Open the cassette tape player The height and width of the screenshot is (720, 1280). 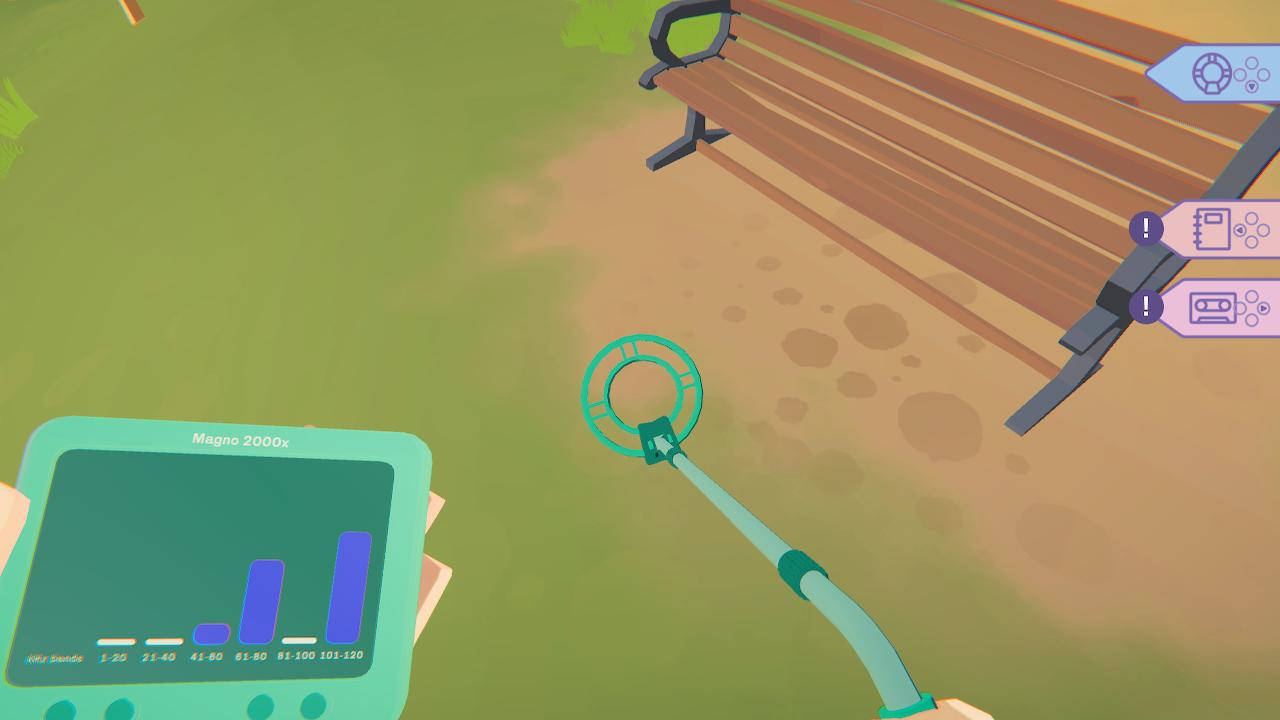[x=1211, y=309]
